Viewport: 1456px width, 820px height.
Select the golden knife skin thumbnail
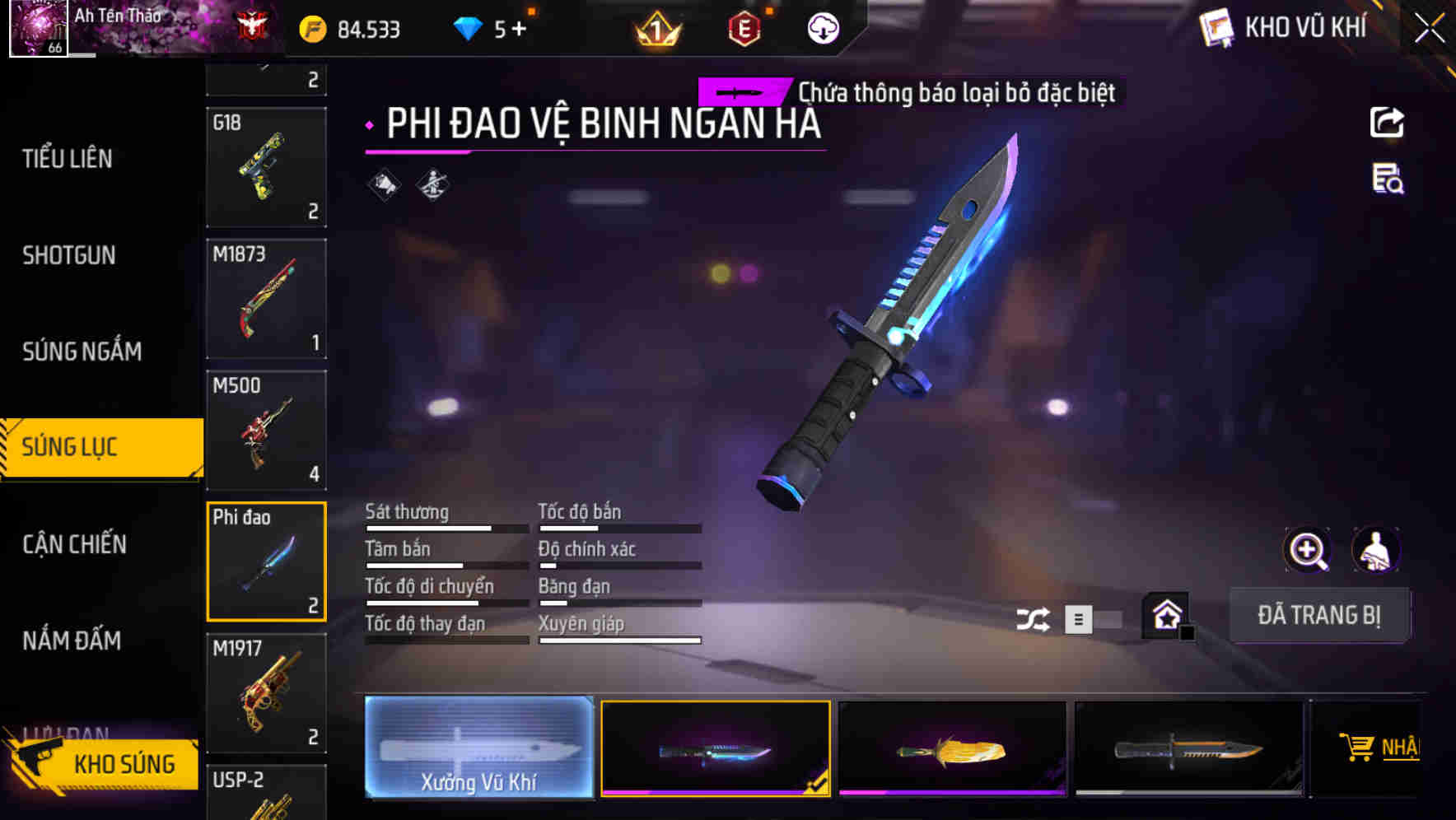951,748
